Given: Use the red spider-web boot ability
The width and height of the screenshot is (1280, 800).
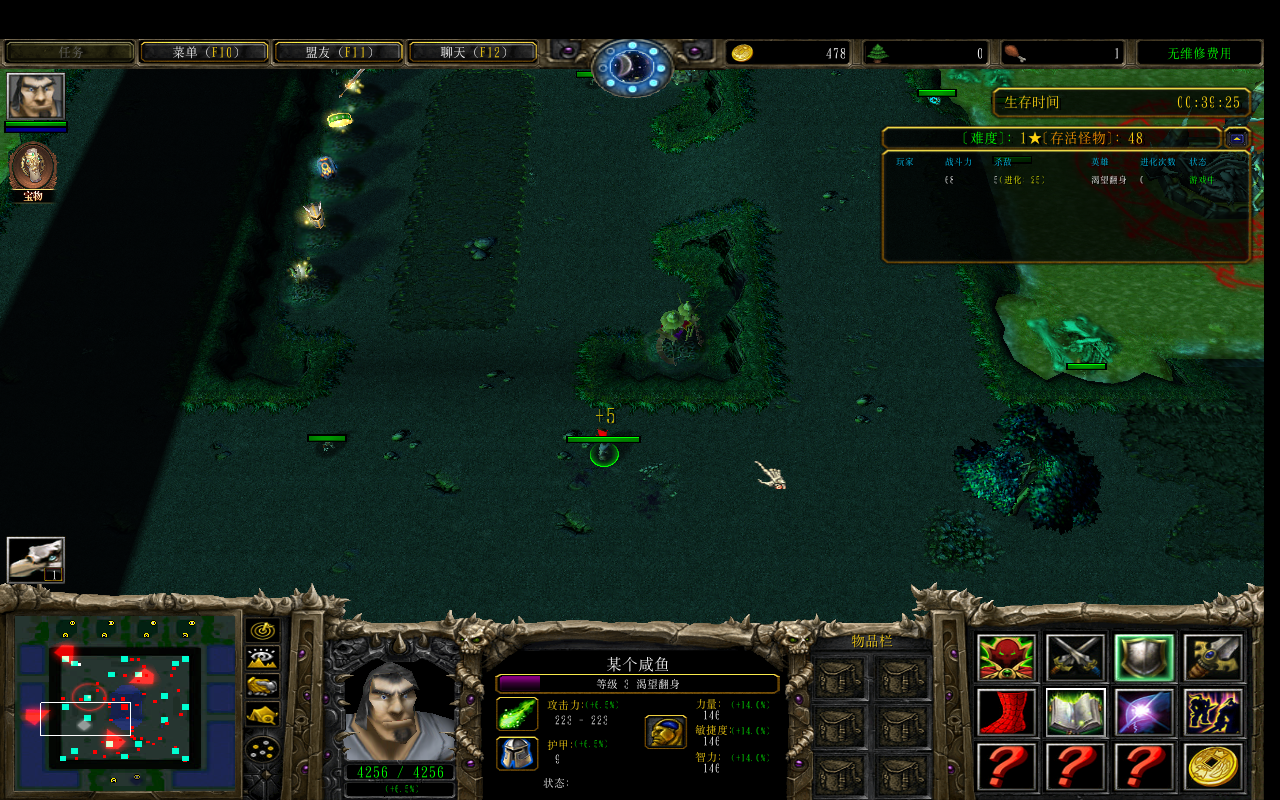Looking at the screenshot, I should [1006, 712].
